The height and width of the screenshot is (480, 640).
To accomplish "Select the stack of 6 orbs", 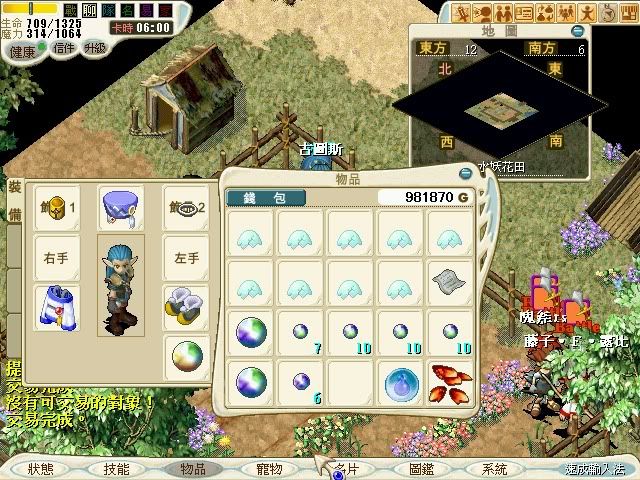I will [x=300, y=382].
